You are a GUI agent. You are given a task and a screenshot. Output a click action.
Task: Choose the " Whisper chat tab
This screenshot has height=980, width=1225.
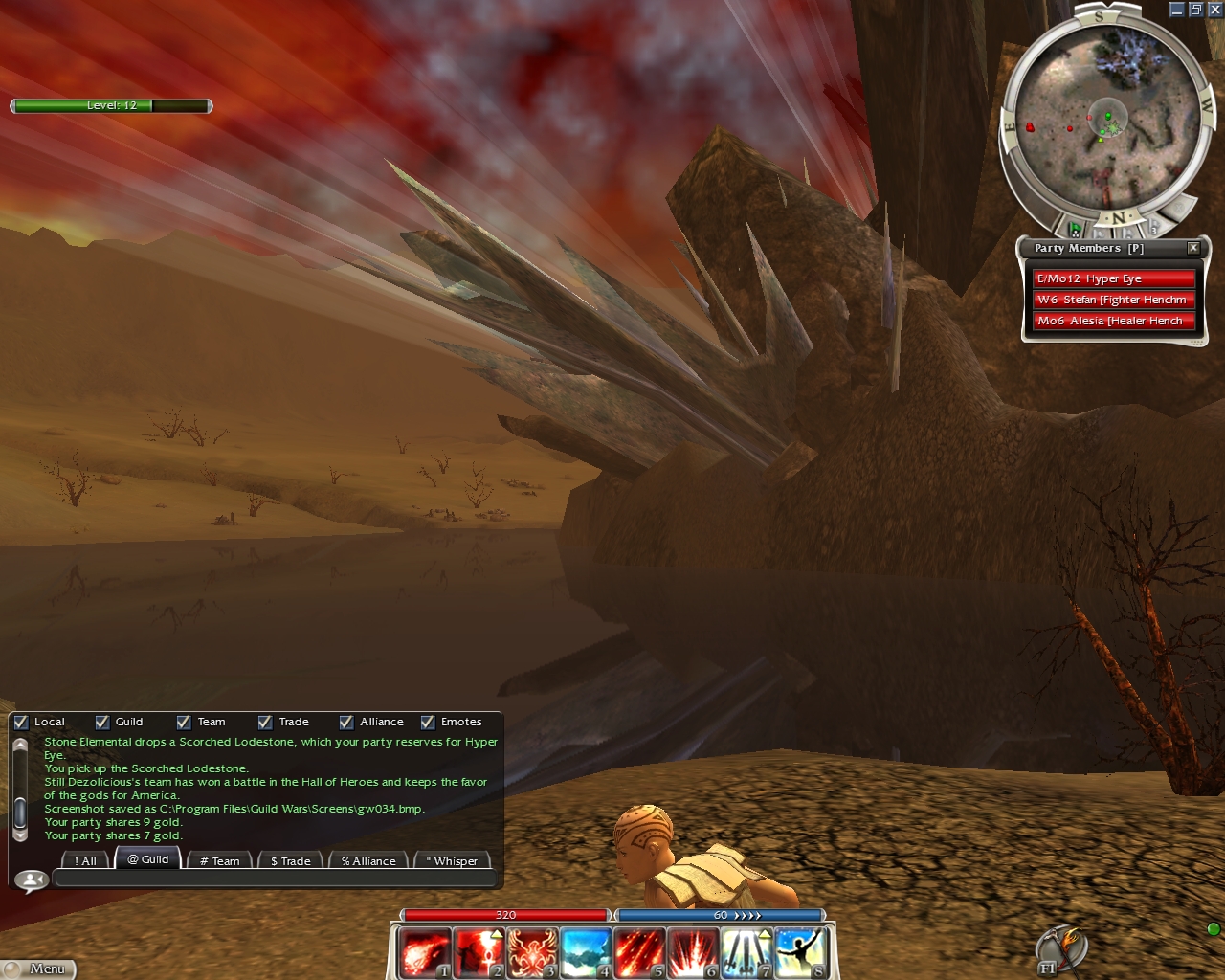[452, 860]
